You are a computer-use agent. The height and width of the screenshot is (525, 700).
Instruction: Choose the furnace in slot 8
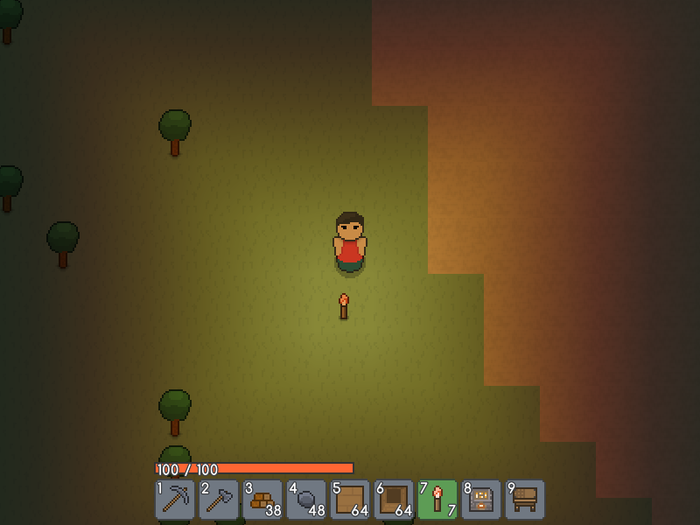[x=482, y=499]
